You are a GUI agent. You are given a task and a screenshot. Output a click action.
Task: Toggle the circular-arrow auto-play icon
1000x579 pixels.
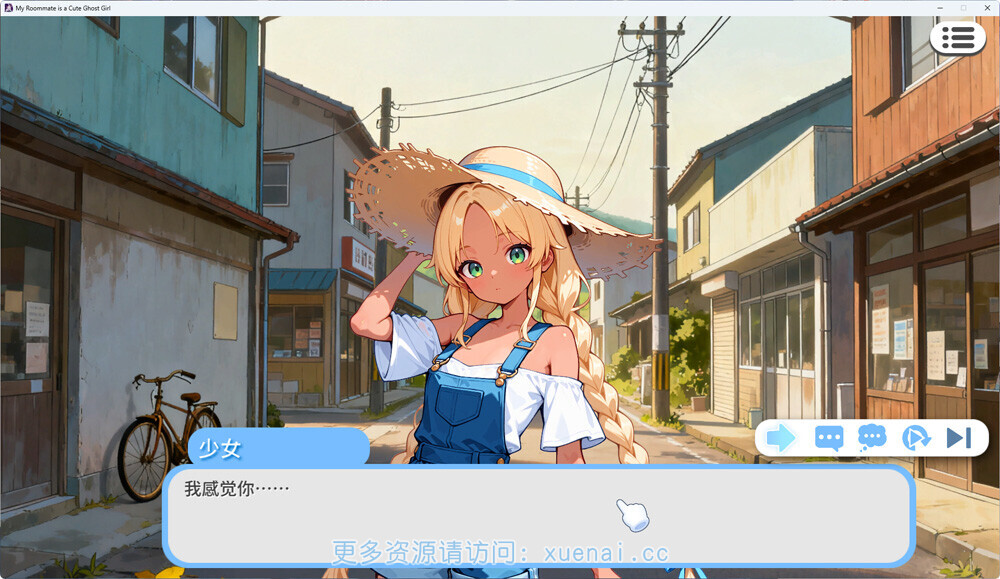915,437
